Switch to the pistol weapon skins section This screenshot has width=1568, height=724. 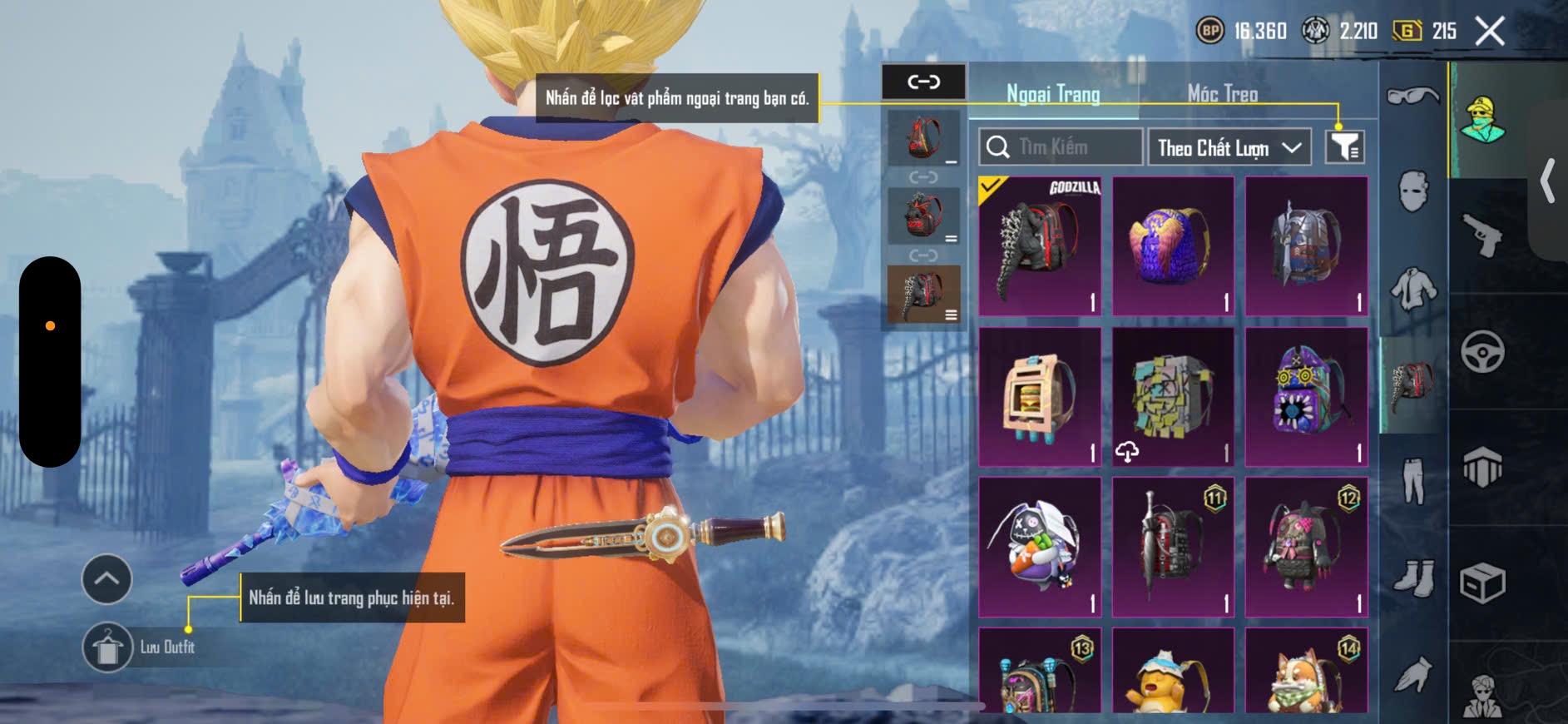click(1482, 236)
